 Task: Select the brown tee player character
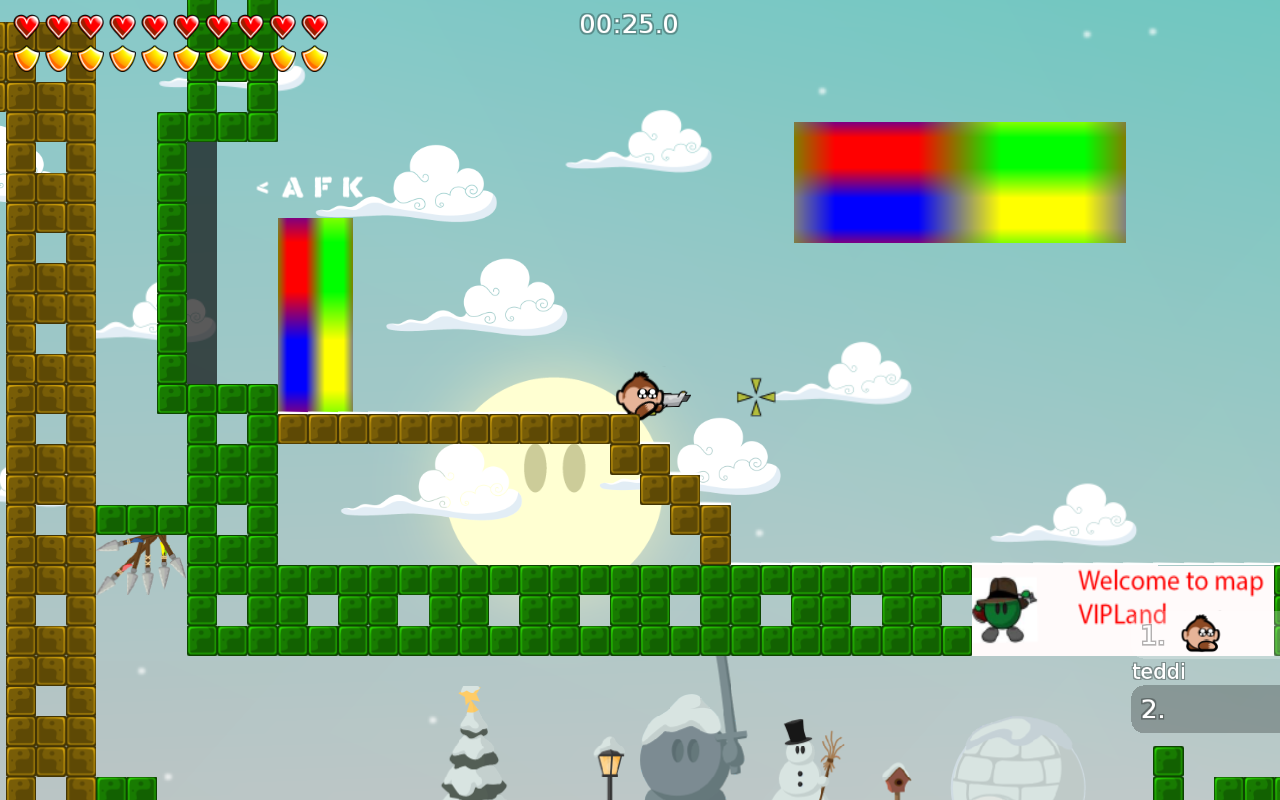point(637,395)
